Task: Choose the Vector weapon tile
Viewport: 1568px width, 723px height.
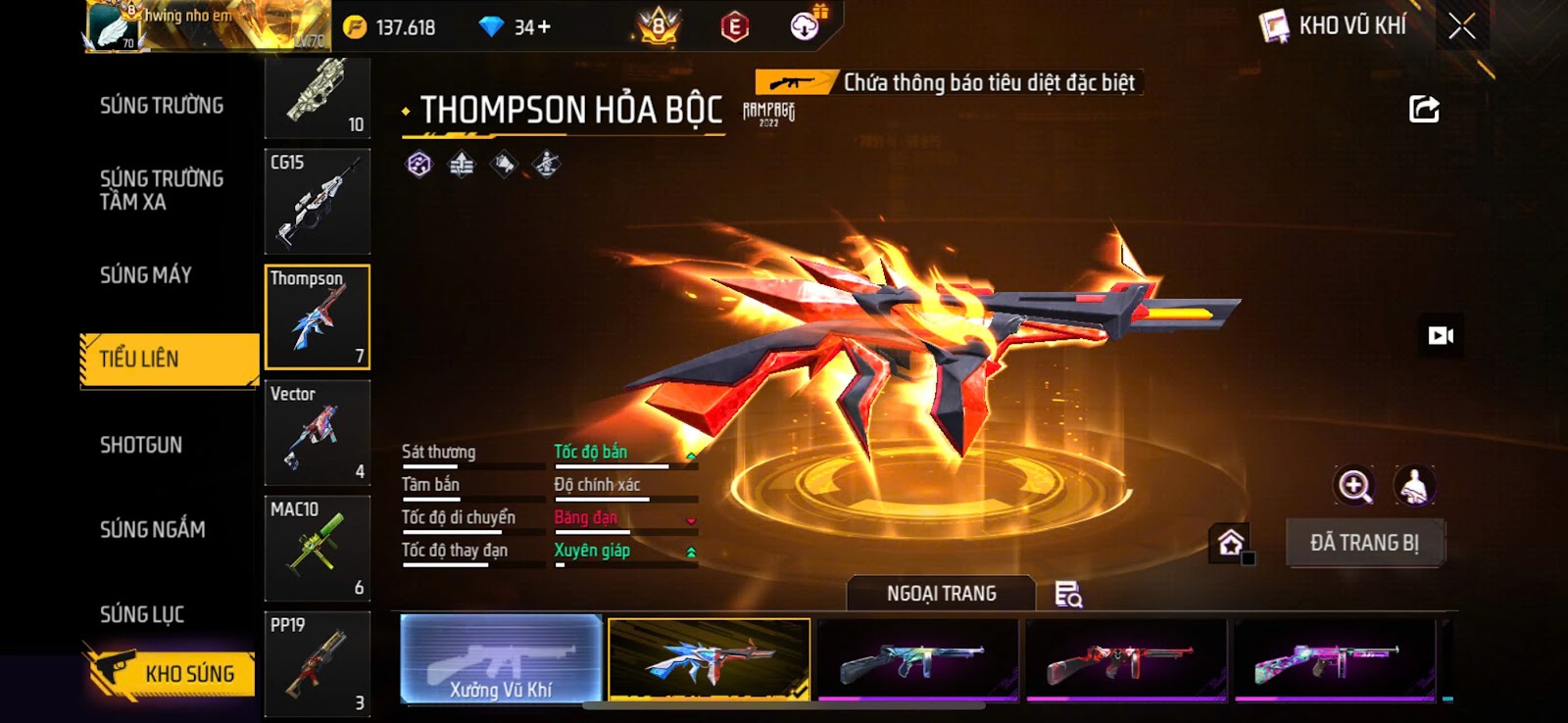Action: tap(318, 432)
